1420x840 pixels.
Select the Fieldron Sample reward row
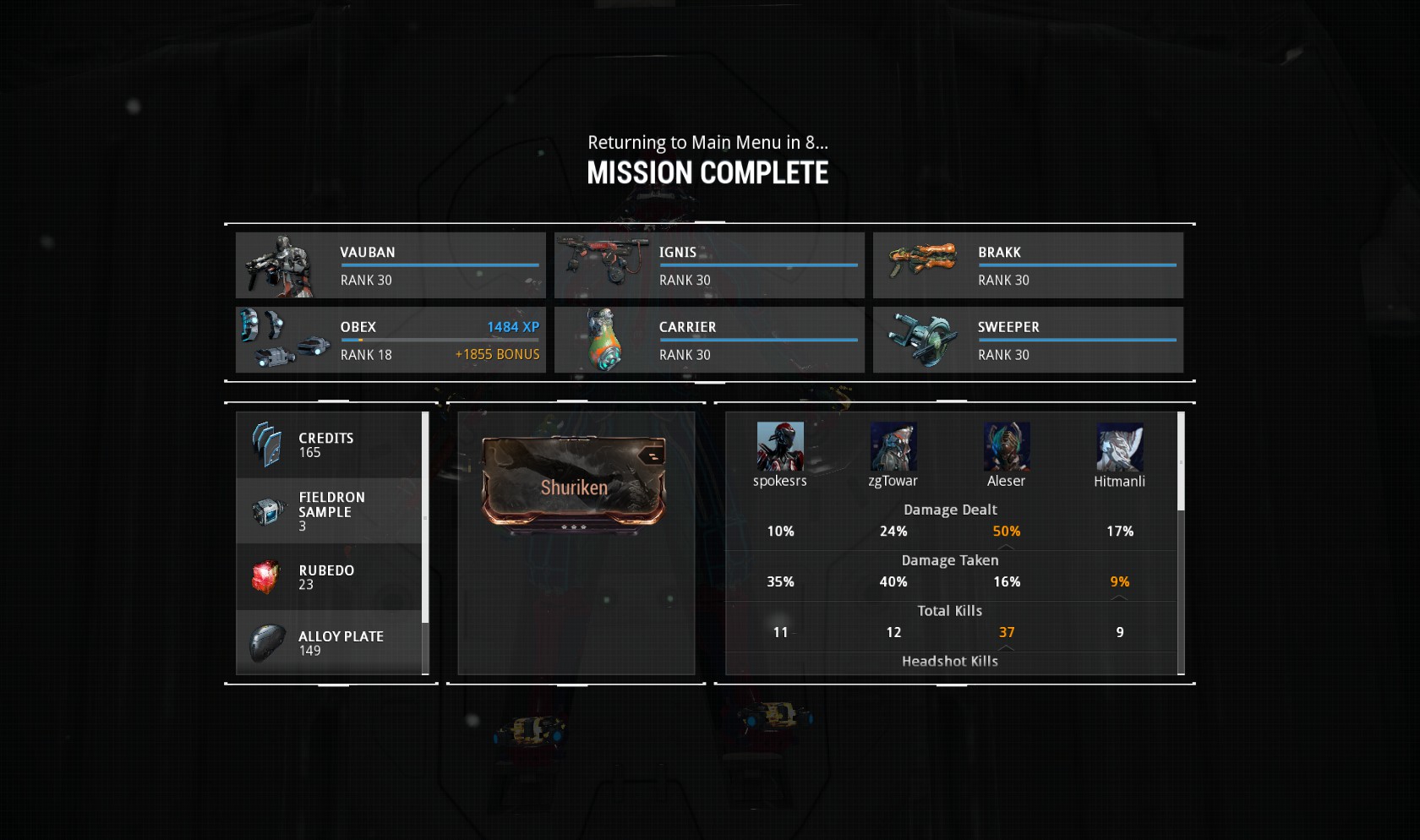pos(329,510)
